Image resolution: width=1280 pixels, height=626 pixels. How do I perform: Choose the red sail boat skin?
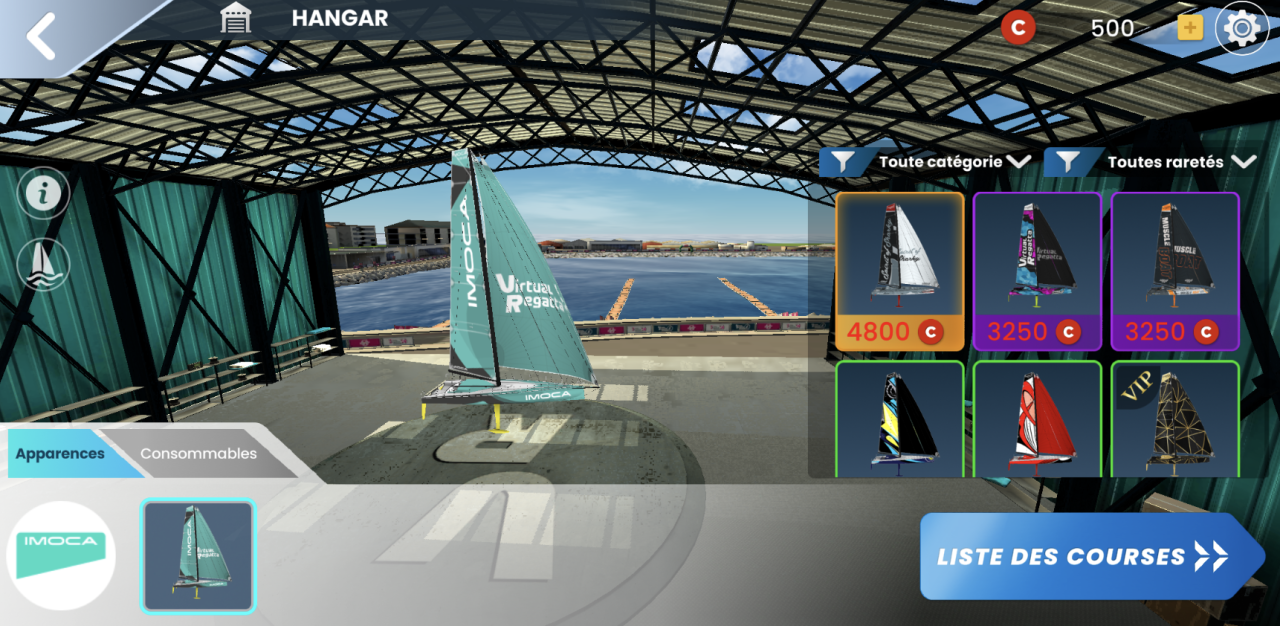coord(1037,420)
